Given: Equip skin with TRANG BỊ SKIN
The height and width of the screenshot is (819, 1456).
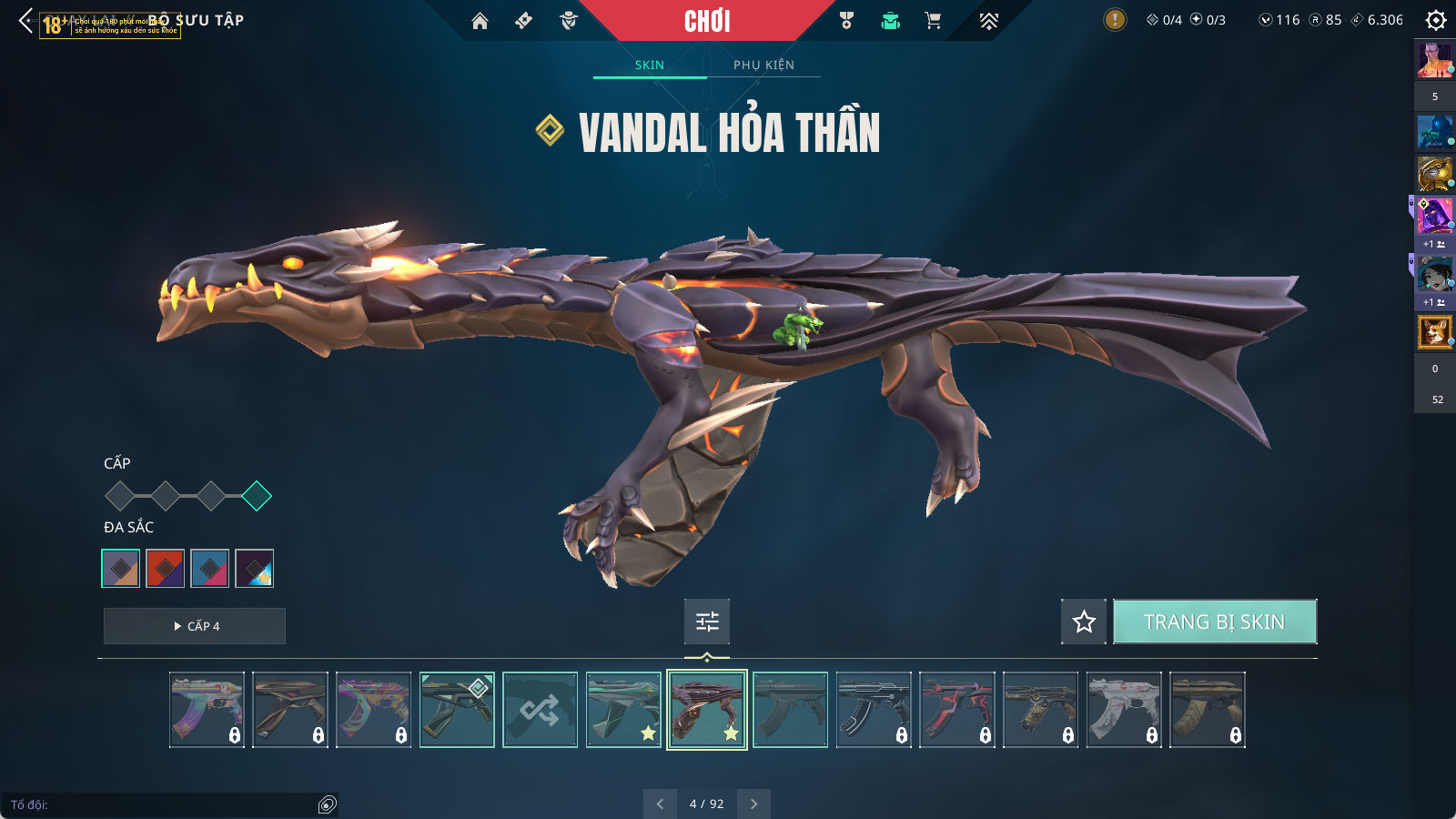Looking at the screenshot, I should click(x=1214, y=622).
